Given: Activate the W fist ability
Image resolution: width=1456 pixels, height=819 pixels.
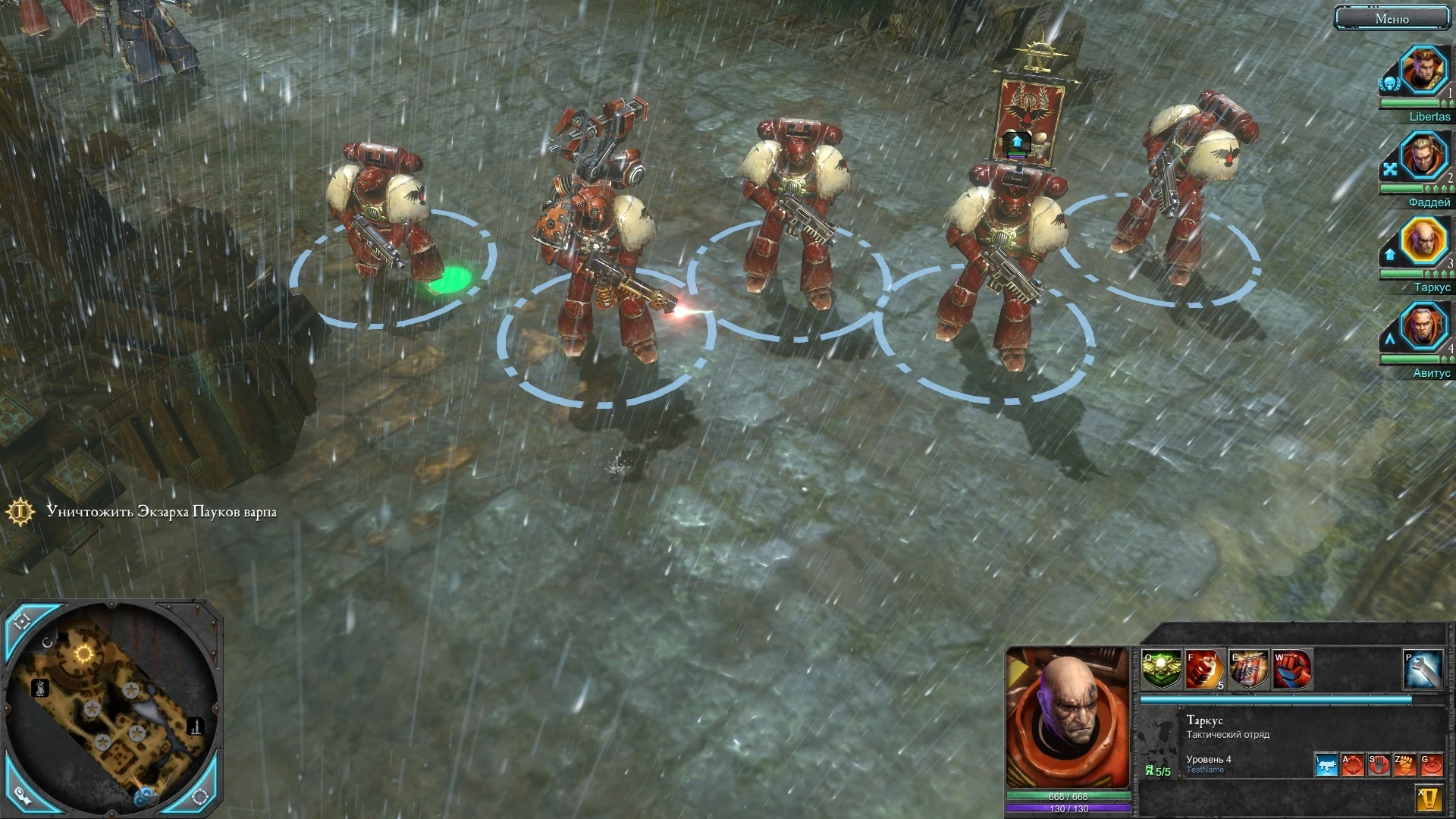Looking at the screenshot, I should [x=1291, y=667].
